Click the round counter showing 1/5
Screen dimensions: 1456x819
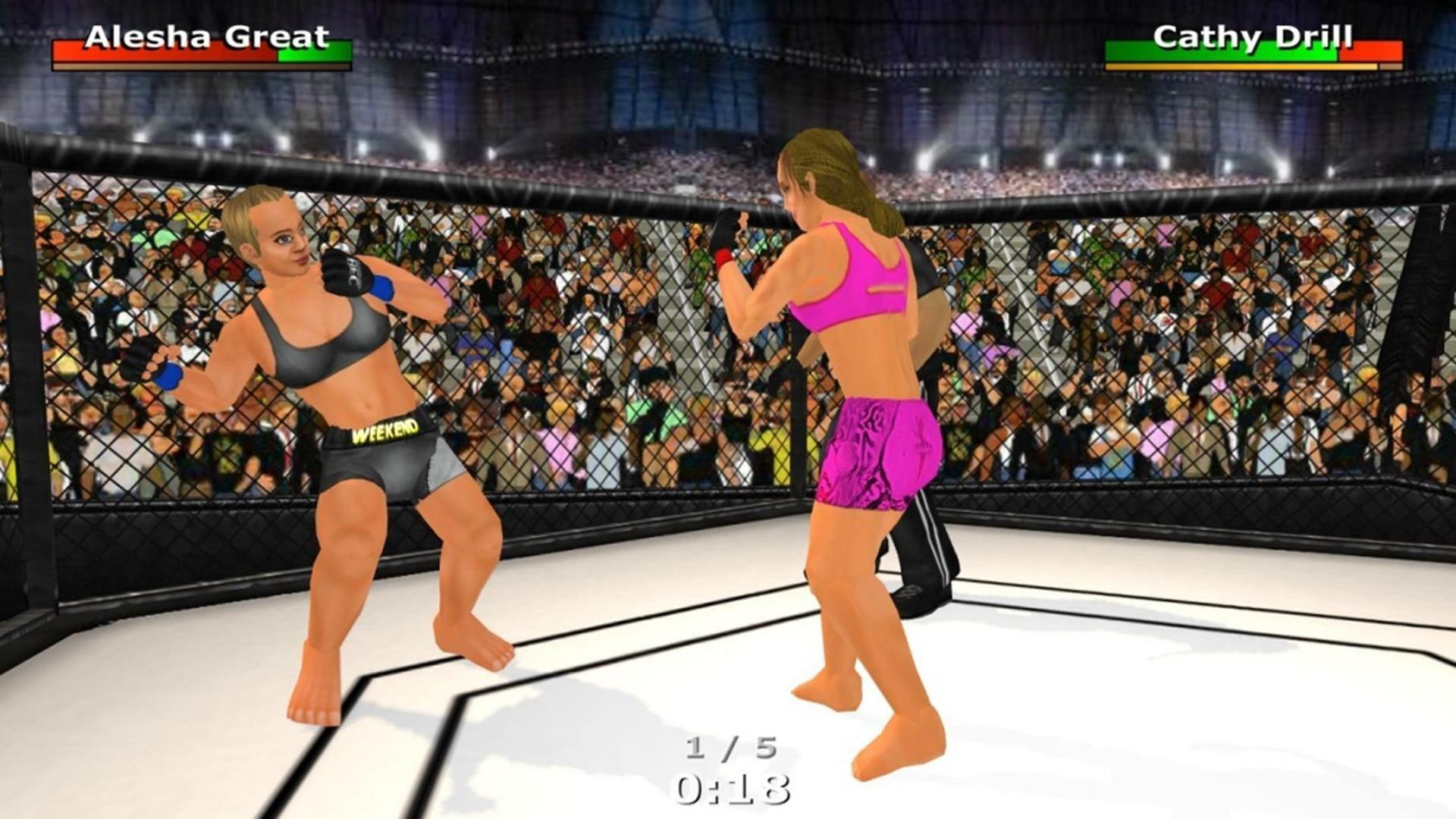pyautogui.click(x=730, y=747)
